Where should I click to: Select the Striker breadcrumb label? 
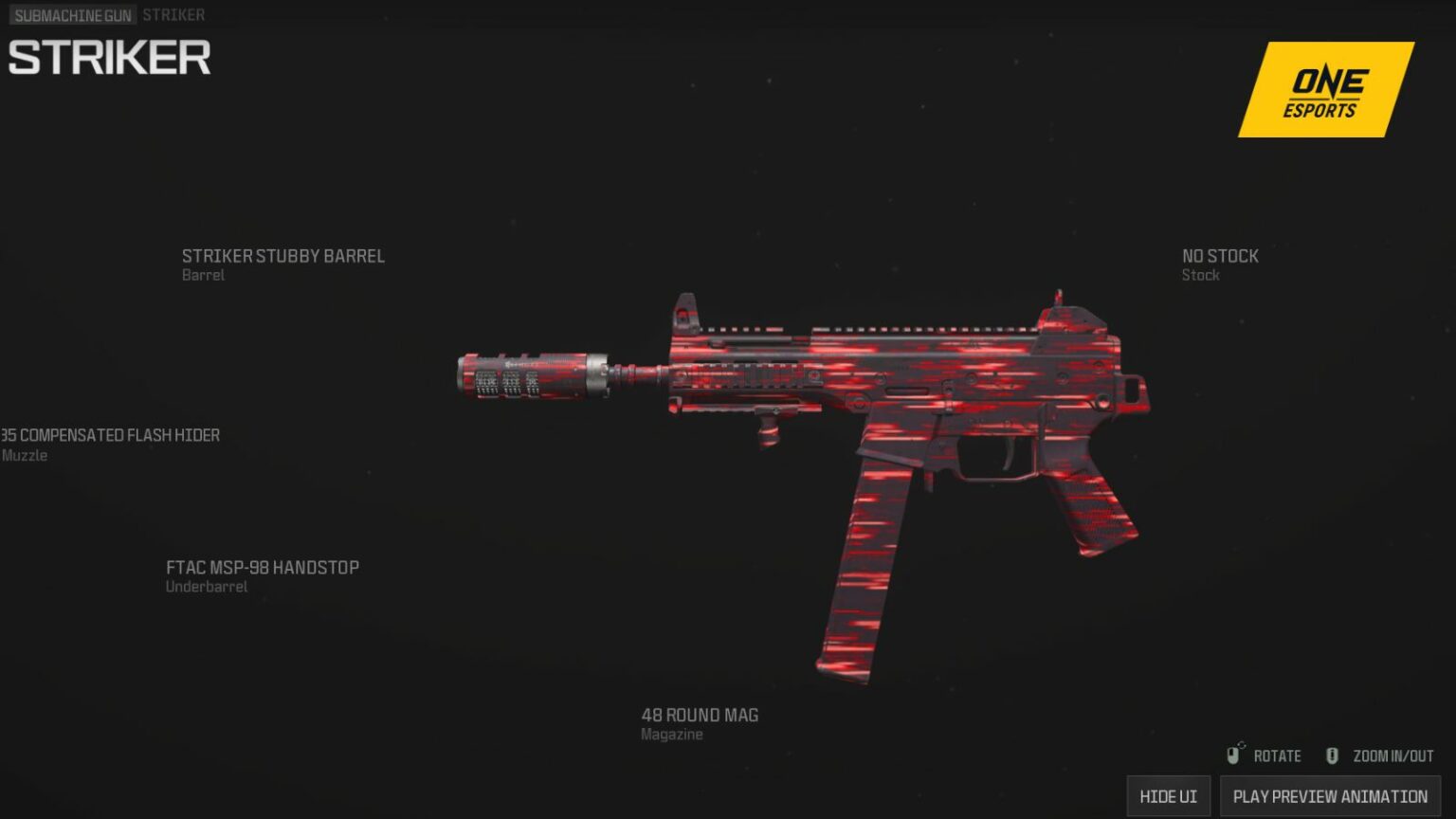[174, 14]
